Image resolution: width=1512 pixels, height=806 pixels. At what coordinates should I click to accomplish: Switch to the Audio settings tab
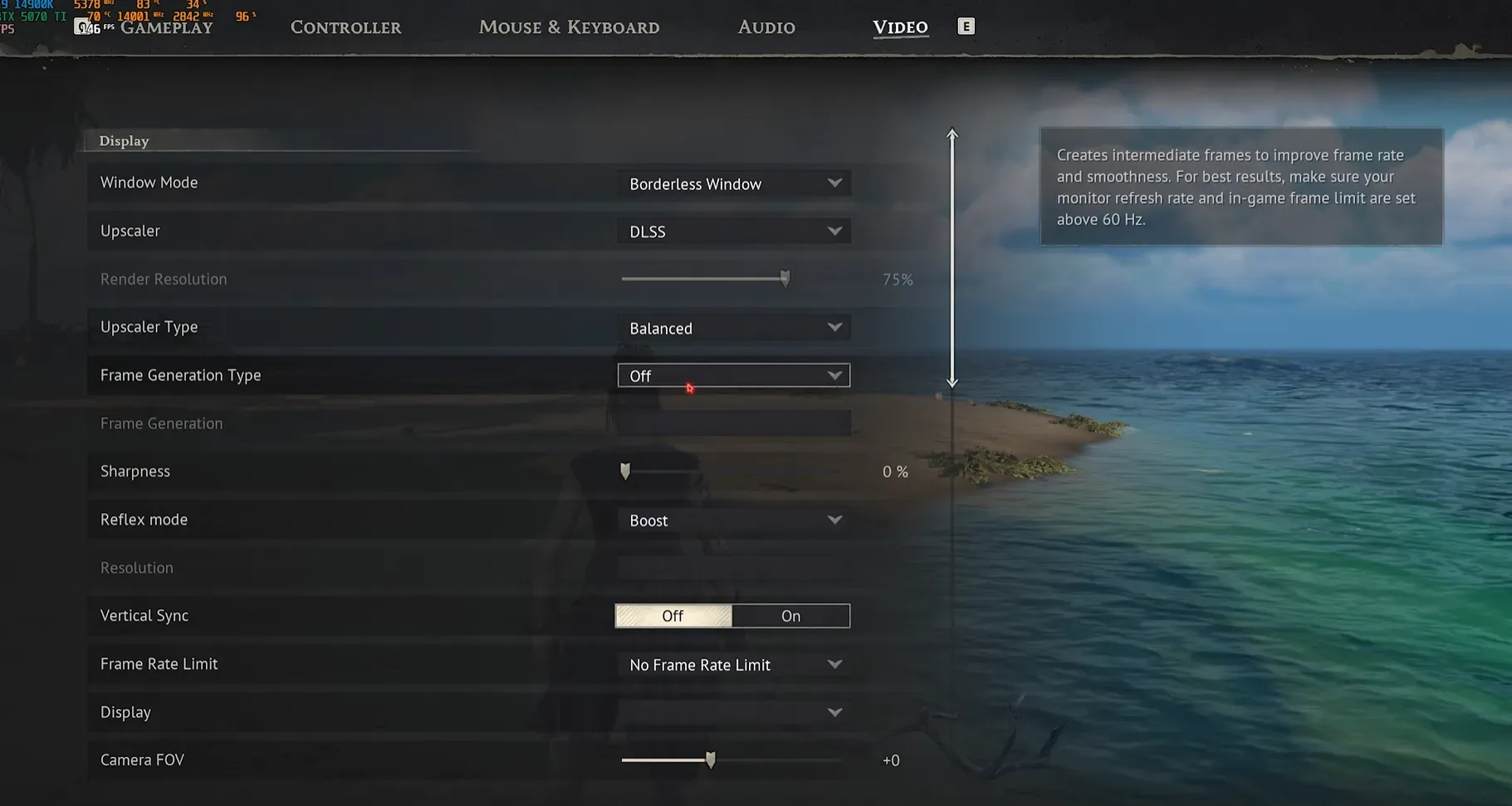click(765, 27)
